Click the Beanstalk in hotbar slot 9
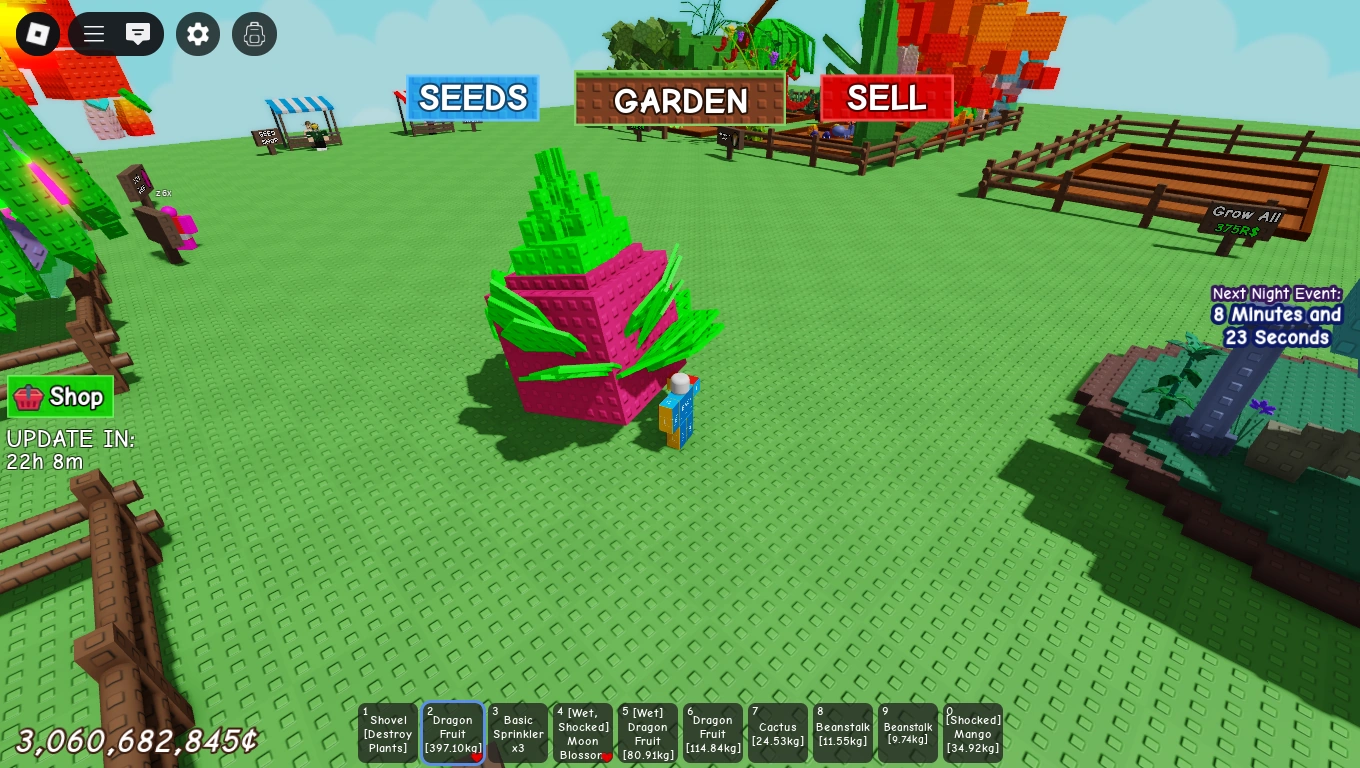 coord(908,733)
